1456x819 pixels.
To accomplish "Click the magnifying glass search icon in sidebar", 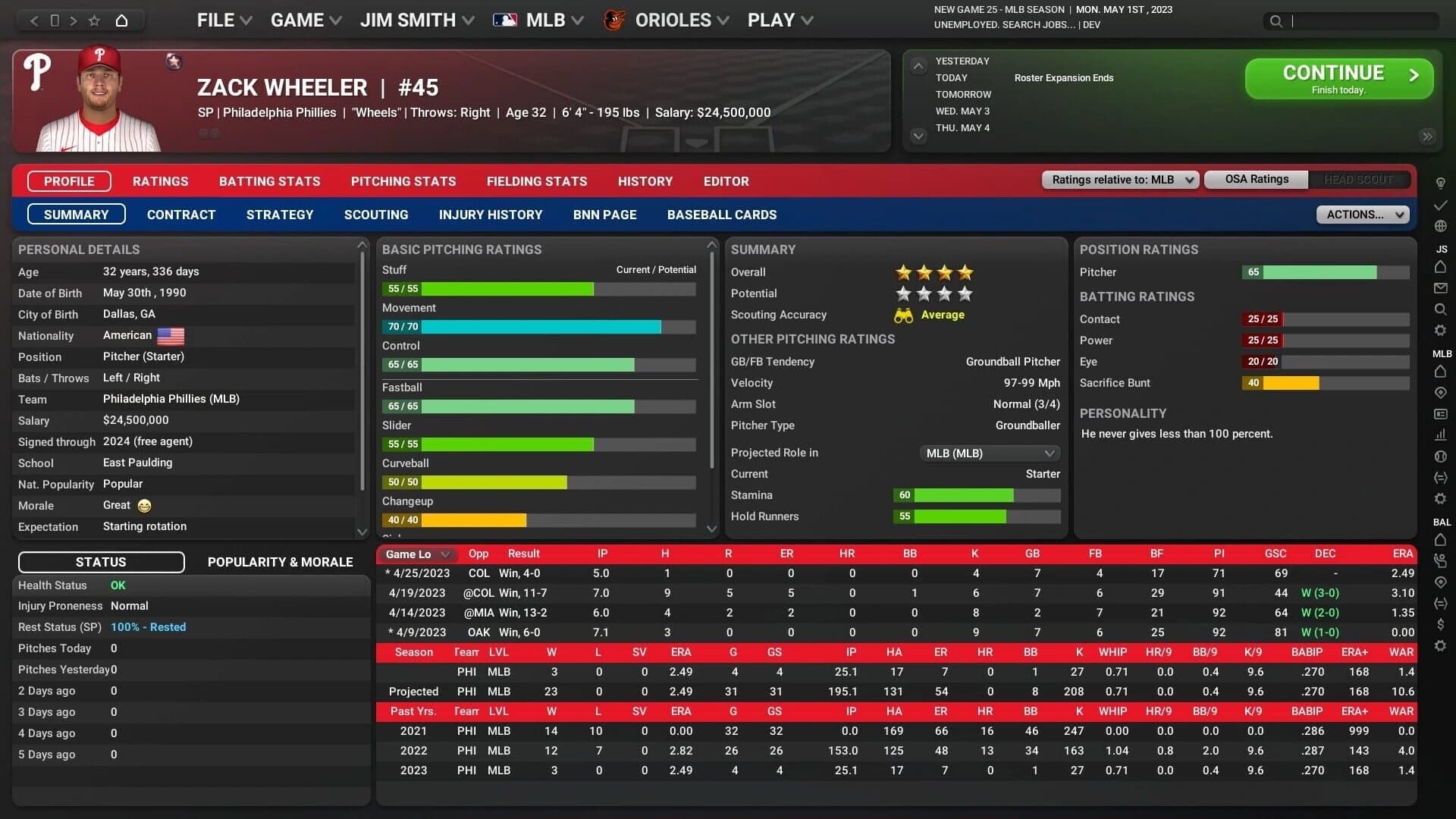I will click(1441, 309).
